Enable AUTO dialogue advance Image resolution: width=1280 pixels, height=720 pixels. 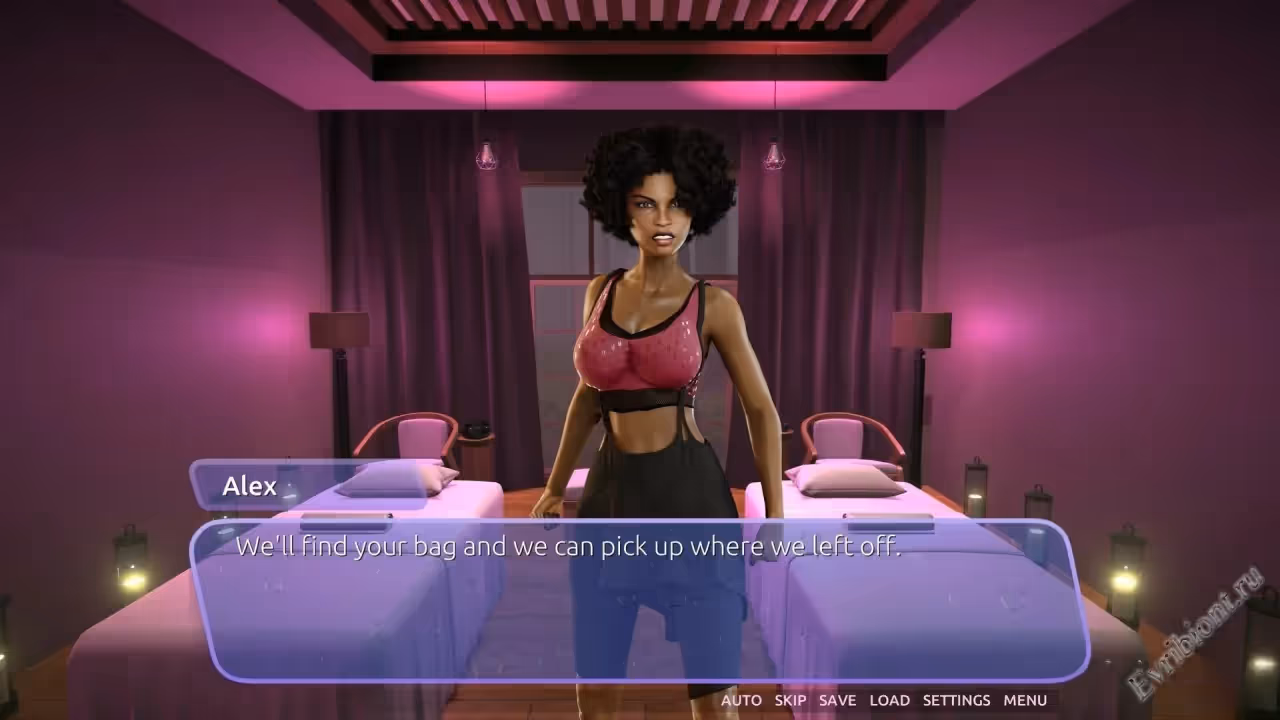click(x=741, y=700)
